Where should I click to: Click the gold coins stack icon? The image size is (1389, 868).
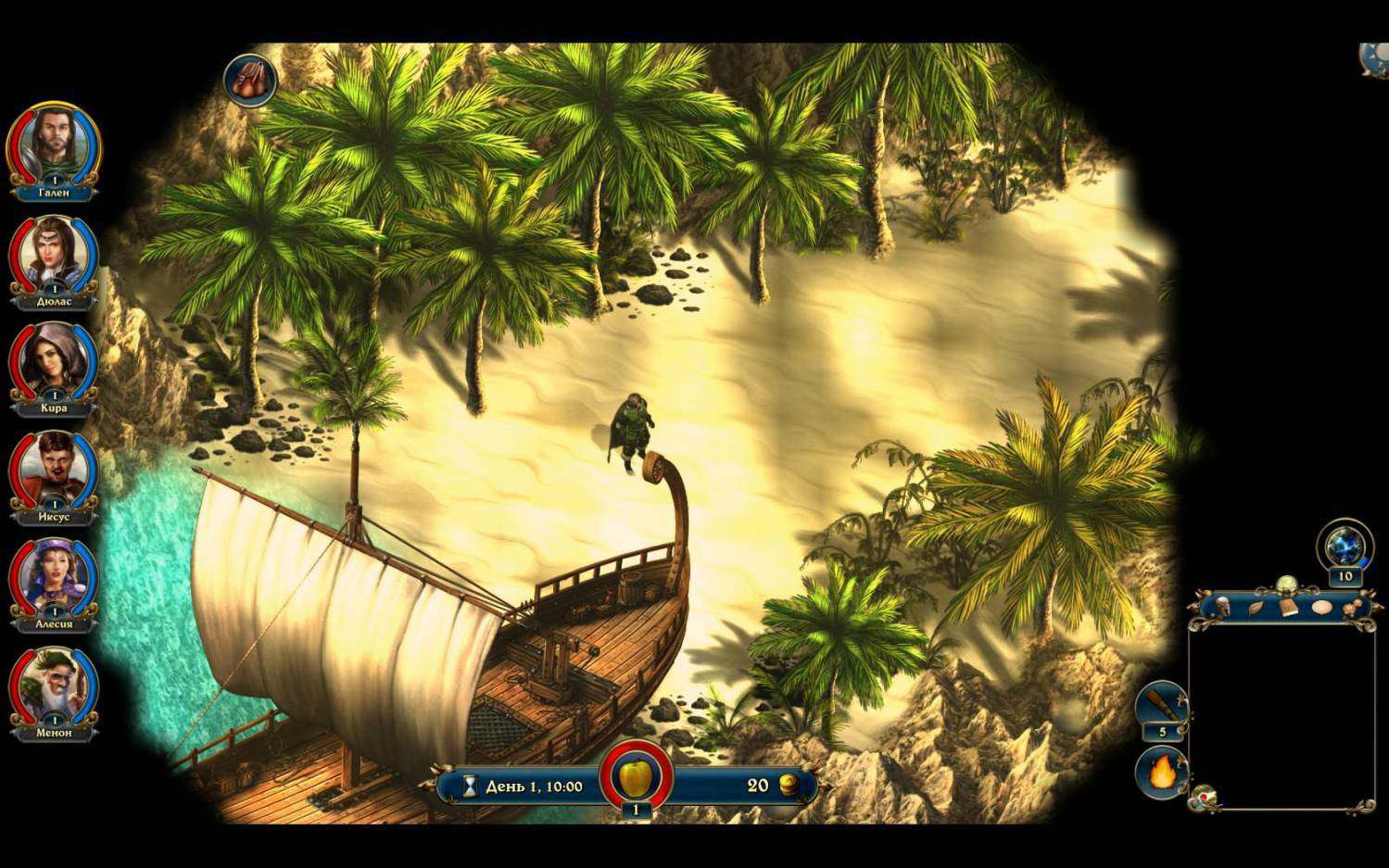pyautogui.click(x=789, y=786)
